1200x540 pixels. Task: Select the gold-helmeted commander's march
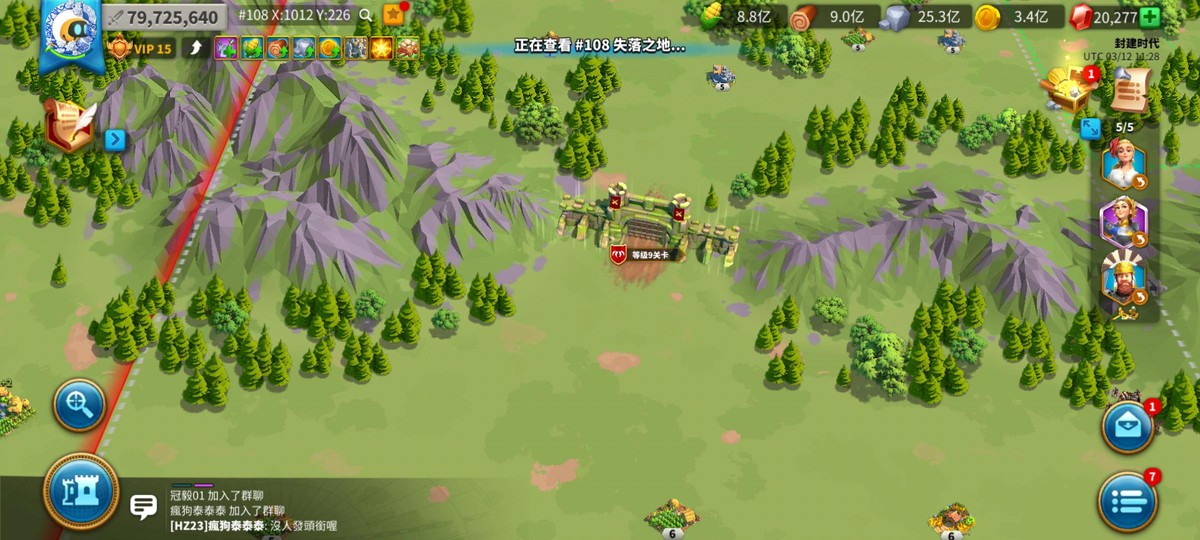(1123, 280)
